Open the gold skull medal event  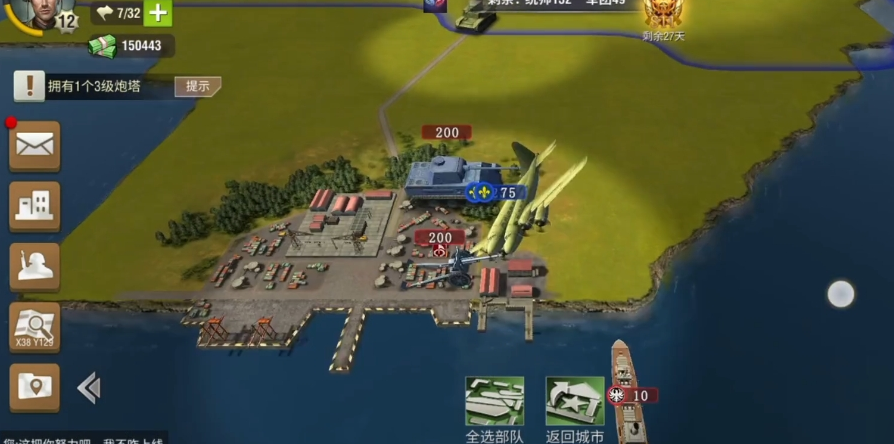(x=662, y=14)
